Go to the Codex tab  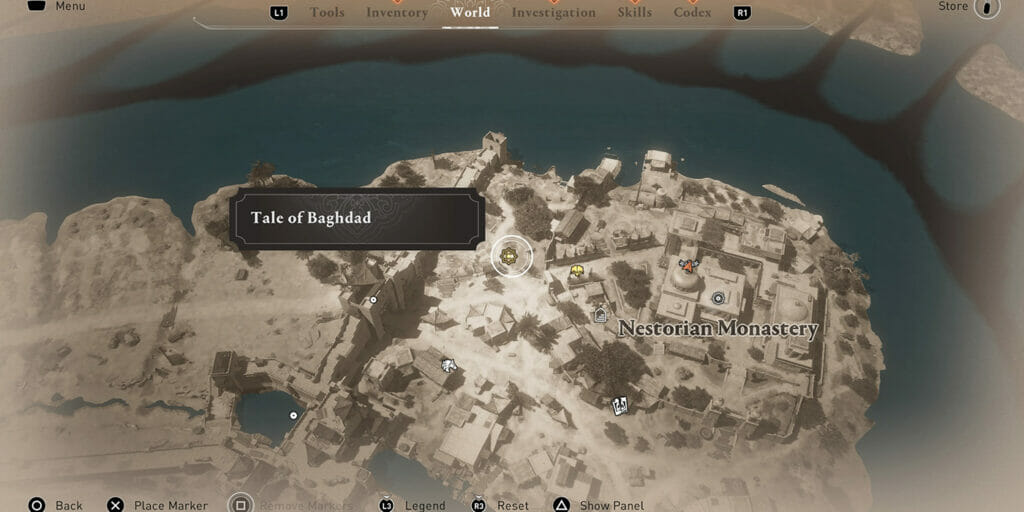tap(692, 13)
